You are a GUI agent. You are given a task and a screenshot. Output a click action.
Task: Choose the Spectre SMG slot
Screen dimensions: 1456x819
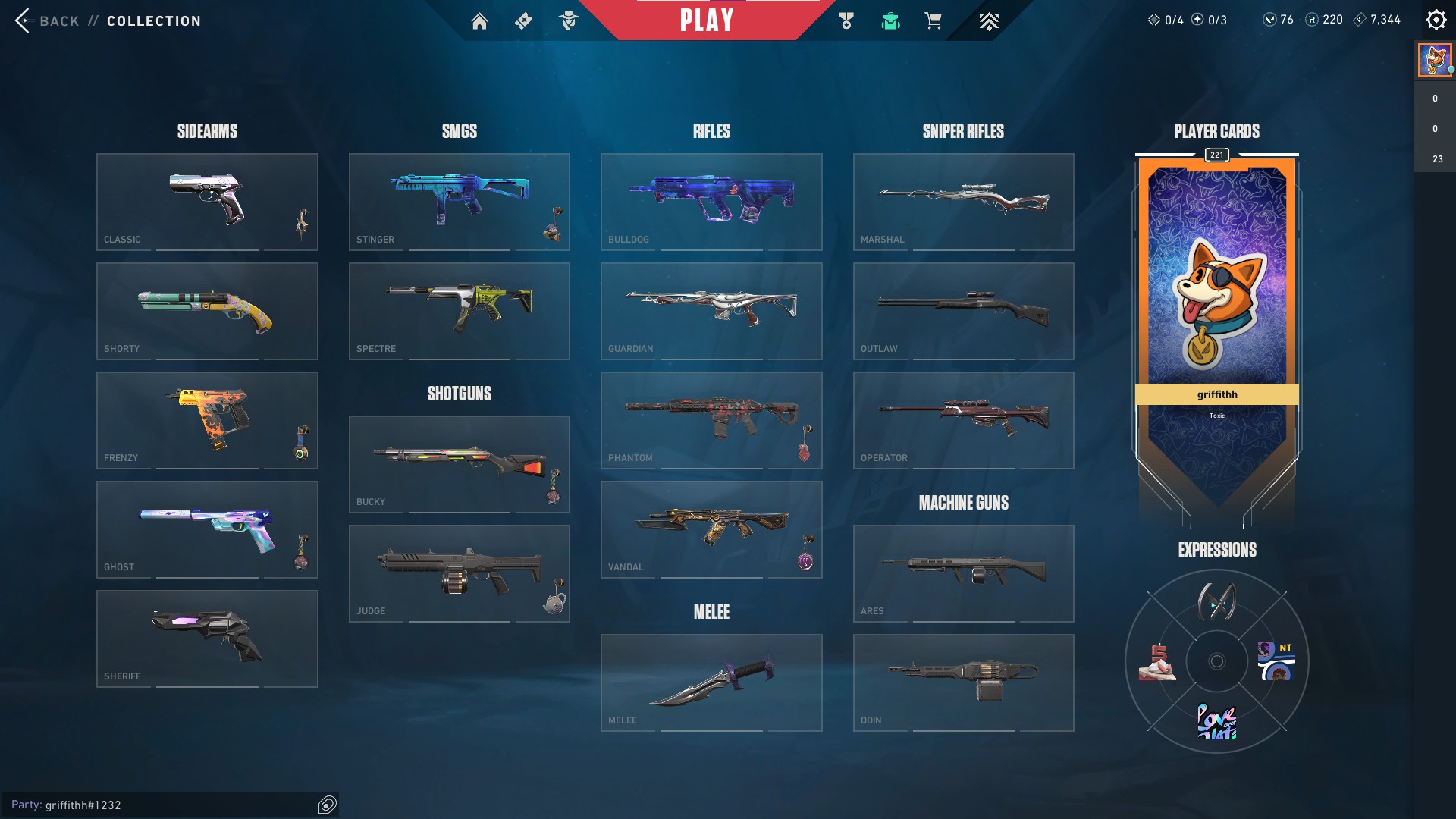tap(459, 311)
